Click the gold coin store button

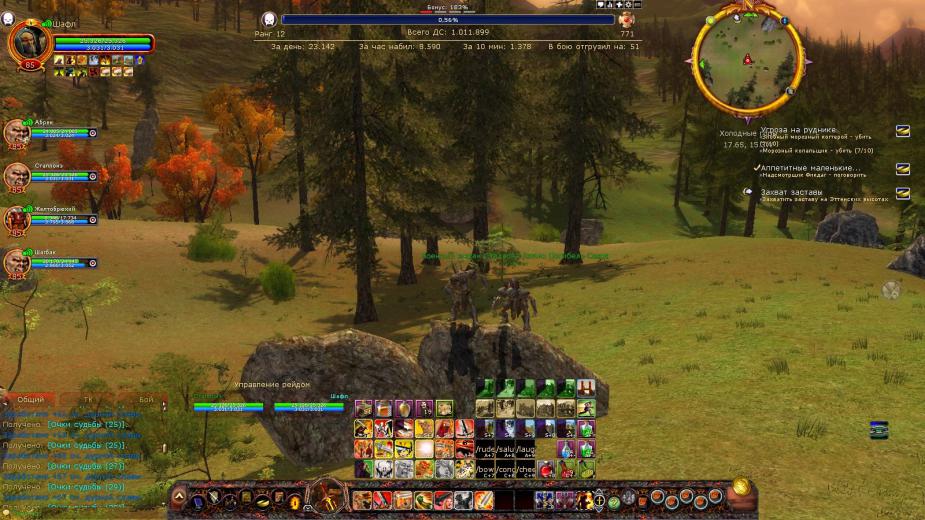click(741, 488)
